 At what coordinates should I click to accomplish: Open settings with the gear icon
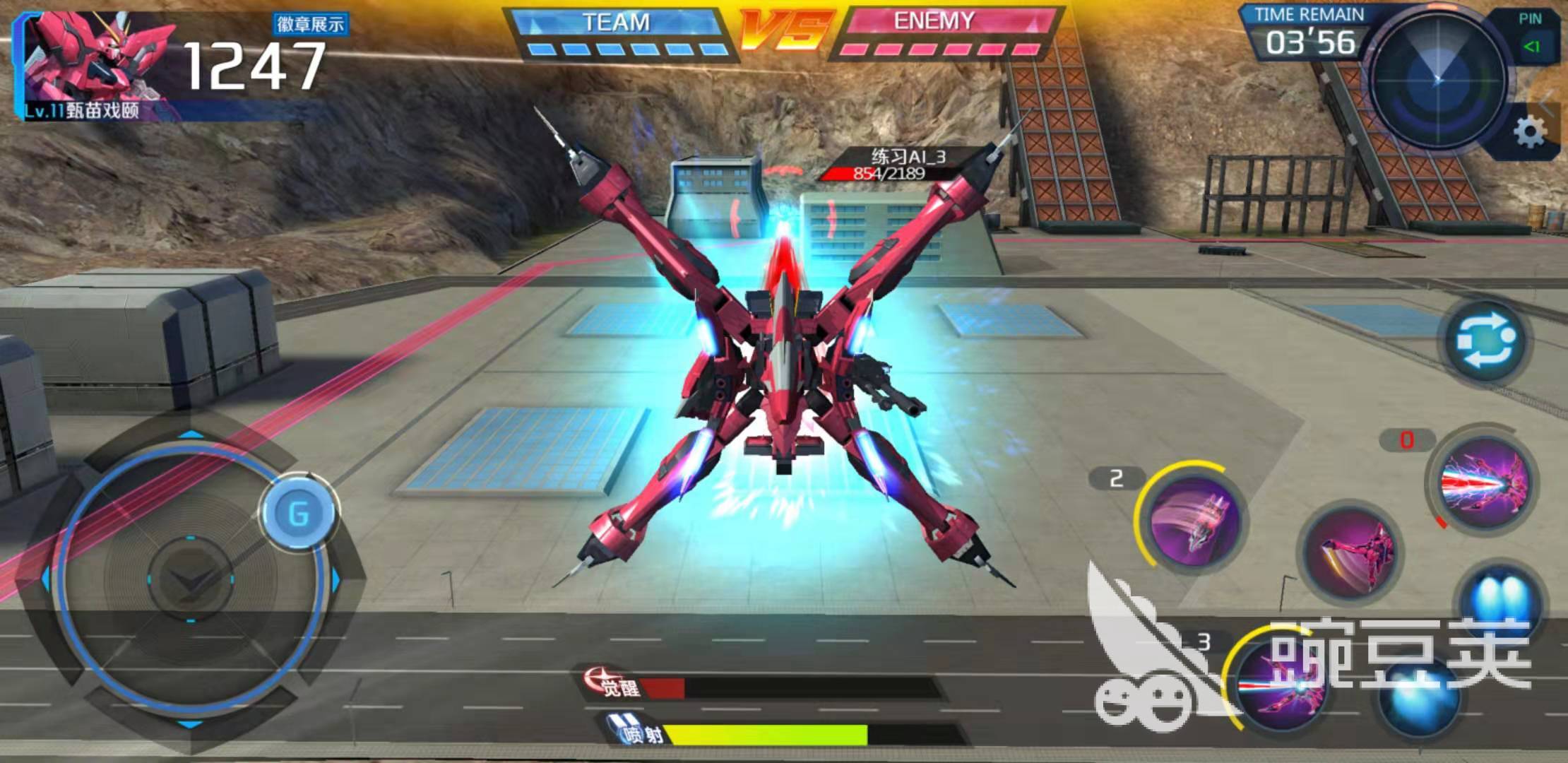[x=1529, y=131]
